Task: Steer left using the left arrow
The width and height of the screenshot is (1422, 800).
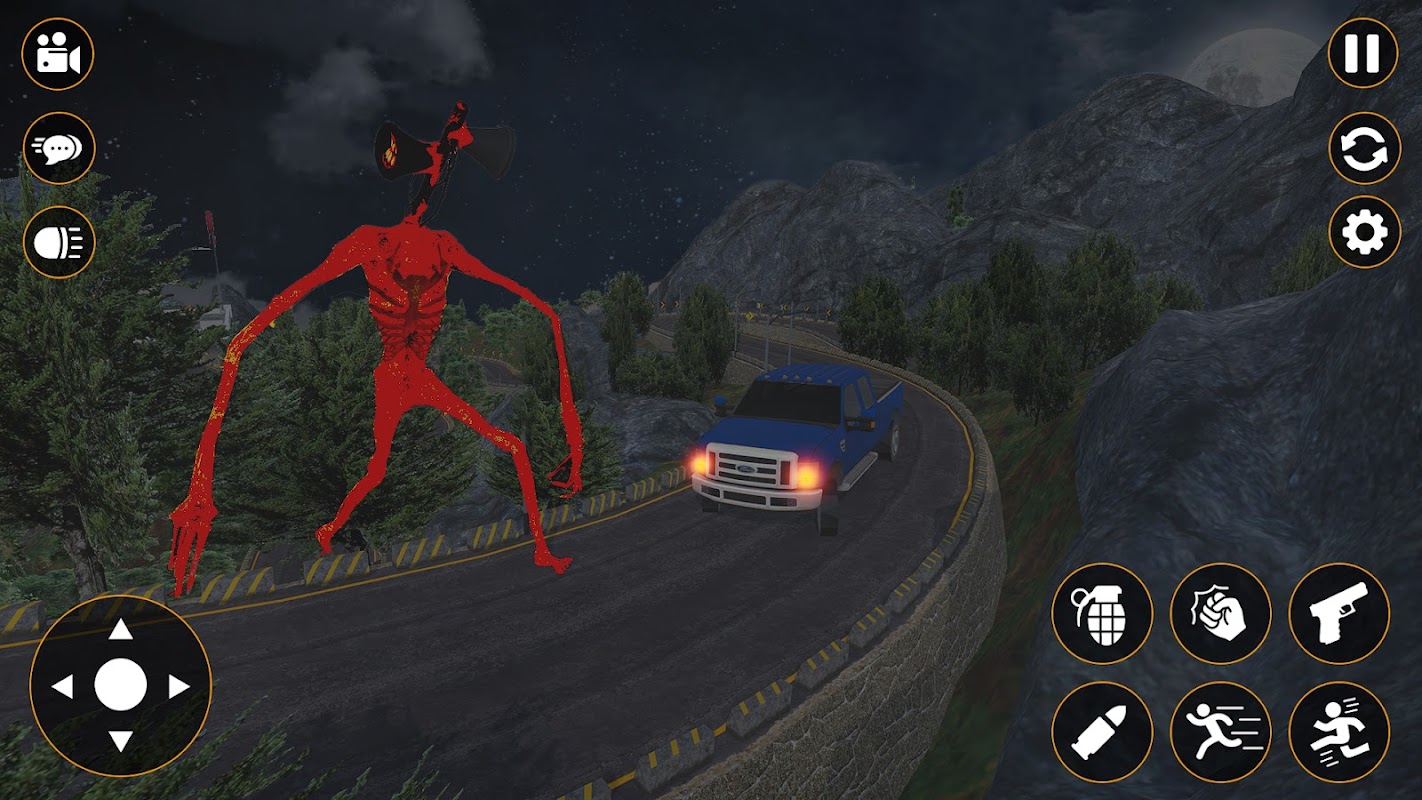Action: coord(62,686)
